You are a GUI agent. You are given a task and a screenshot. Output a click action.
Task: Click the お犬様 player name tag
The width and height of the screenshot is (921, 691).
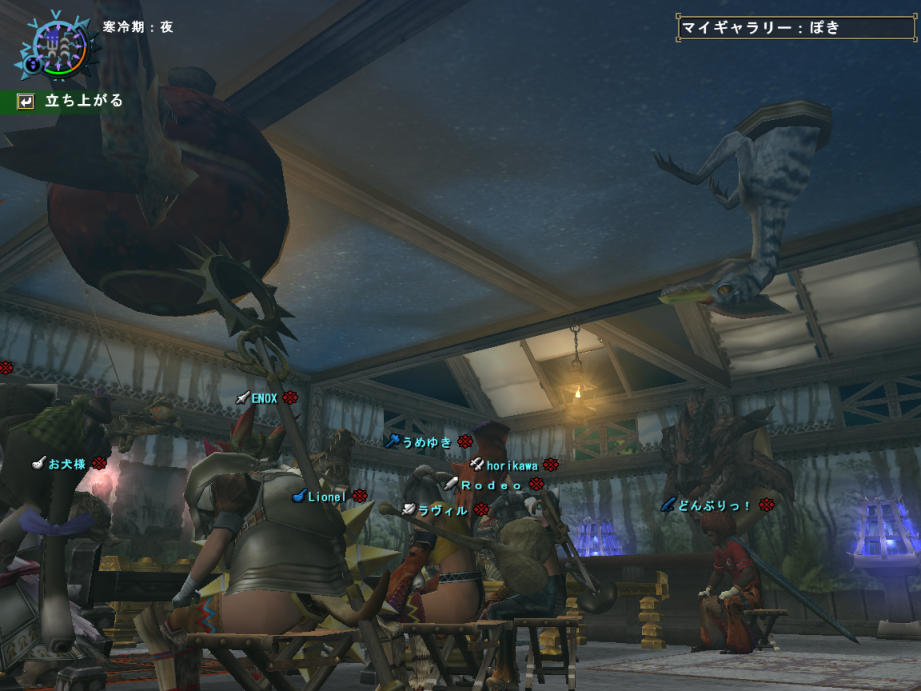pyautogui.click(x=68, y=464)
